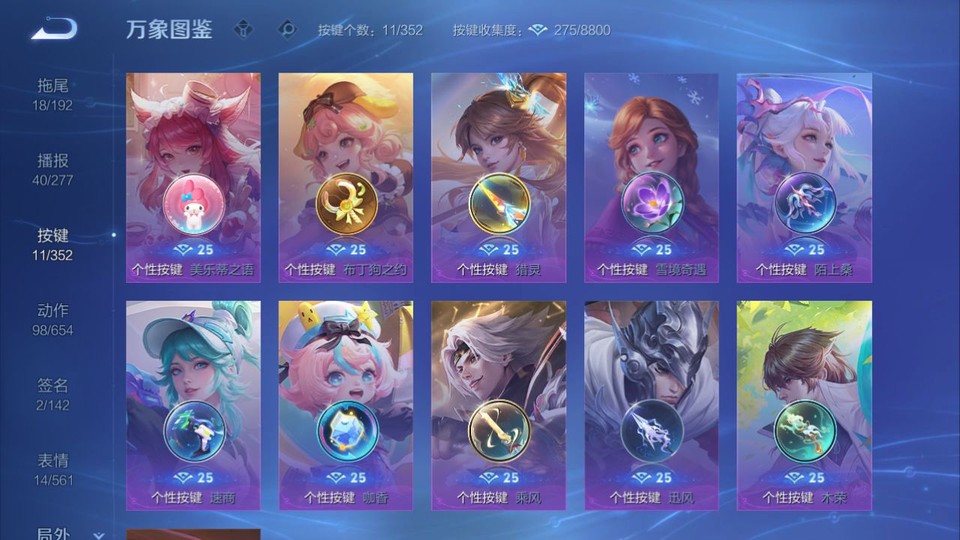The width and height of the screenshot is (960, 540).
Task: Switch to the 播报 tab
Action: (x=53, y=169)
